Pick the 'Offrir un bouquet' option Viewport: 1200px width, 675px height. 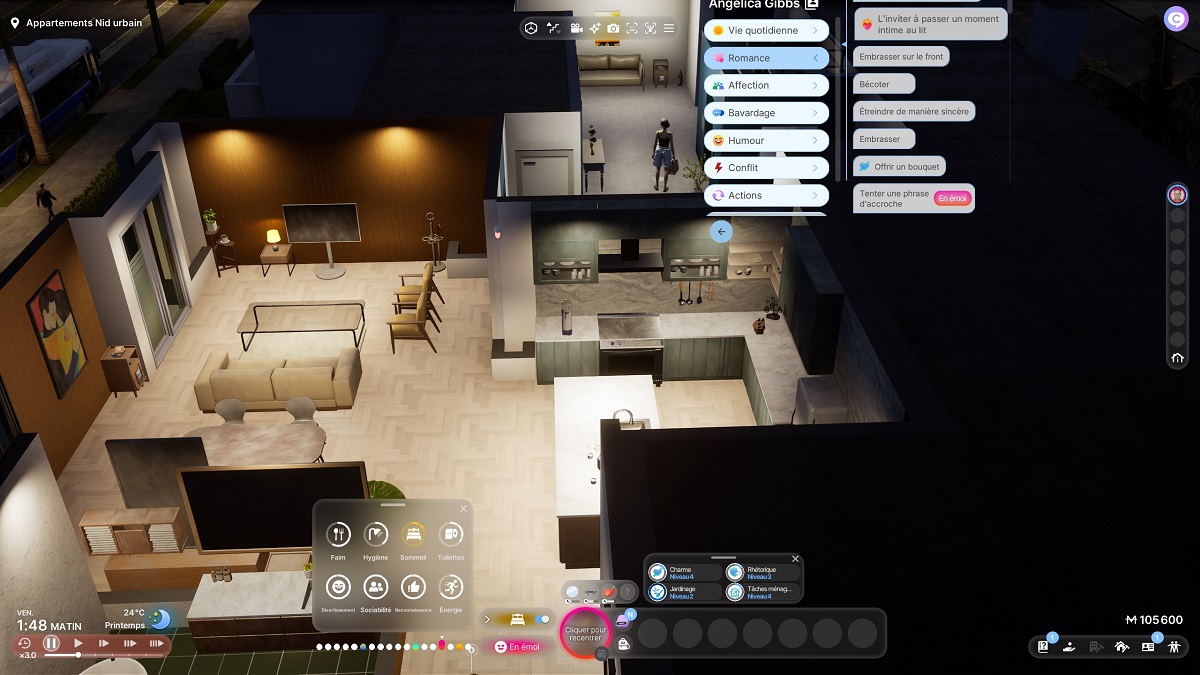point(899,166)
